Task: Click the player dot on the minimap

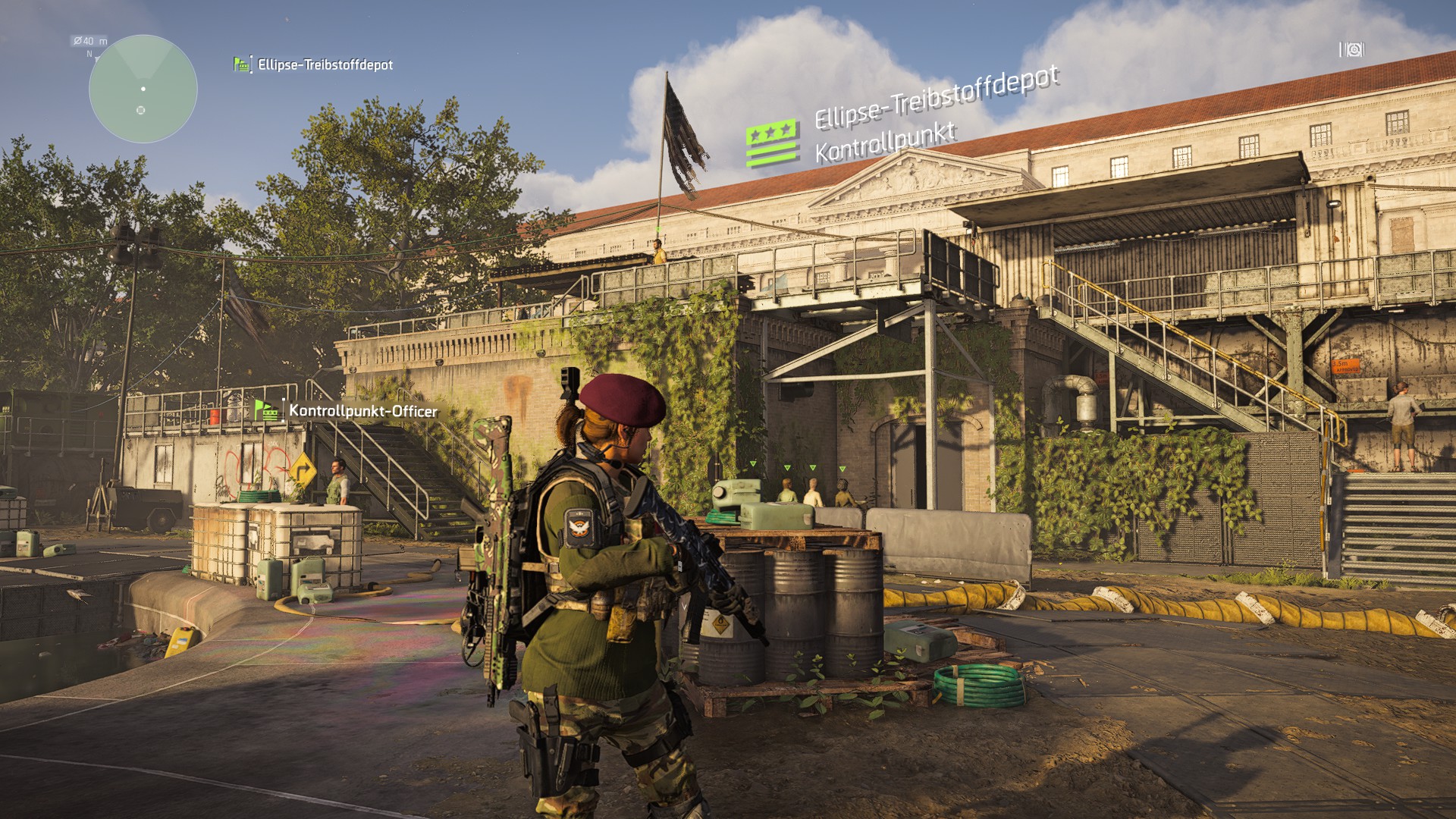Action: click(x=143, y=89)
